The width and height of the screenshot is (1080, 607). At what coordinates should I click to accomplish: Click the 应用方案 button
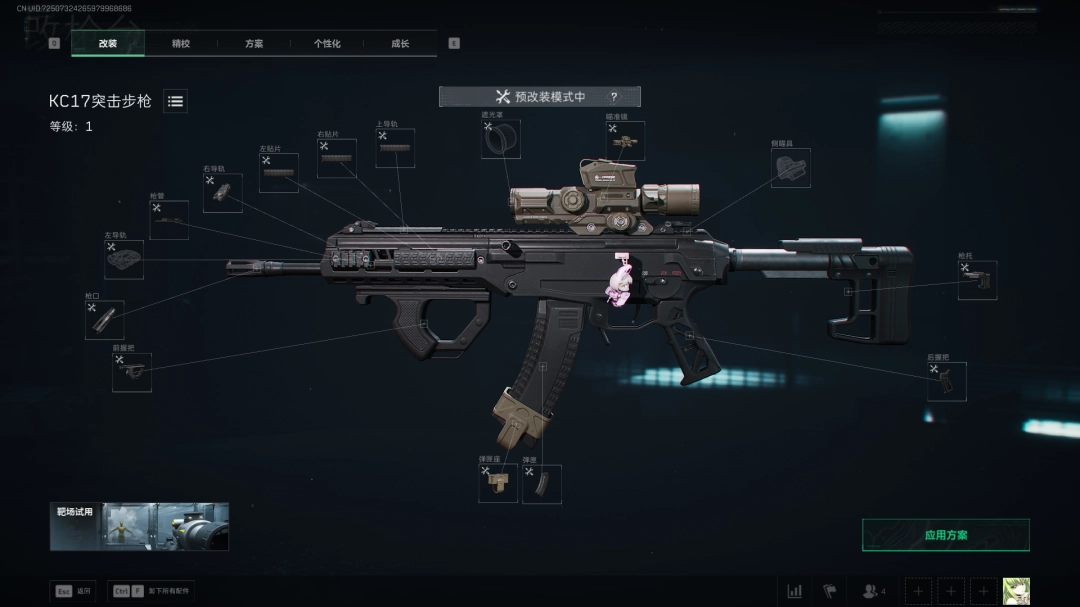coord(945,535)
